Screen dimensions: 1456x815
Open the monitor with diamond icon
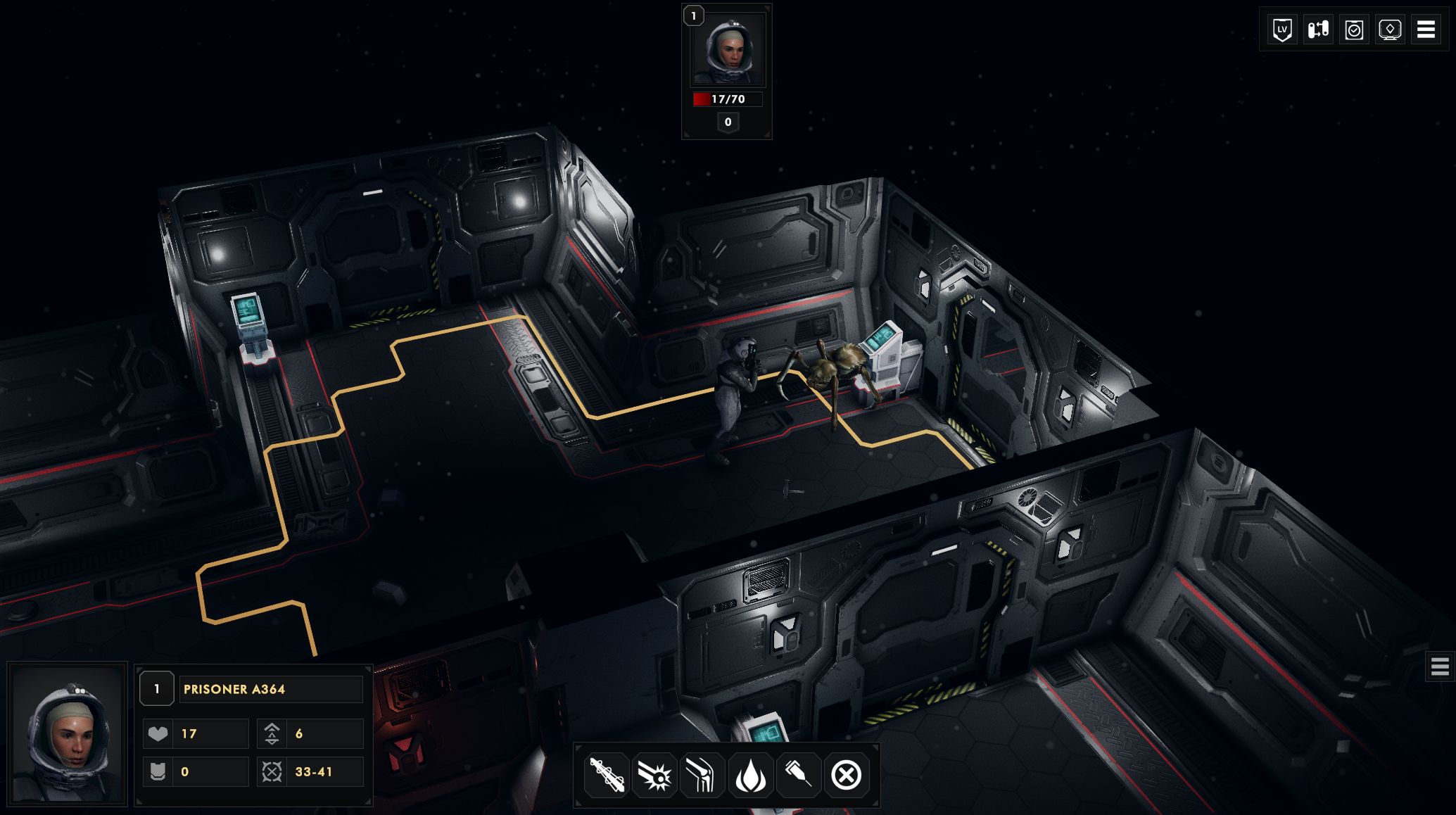click(x=1390, y=30)
